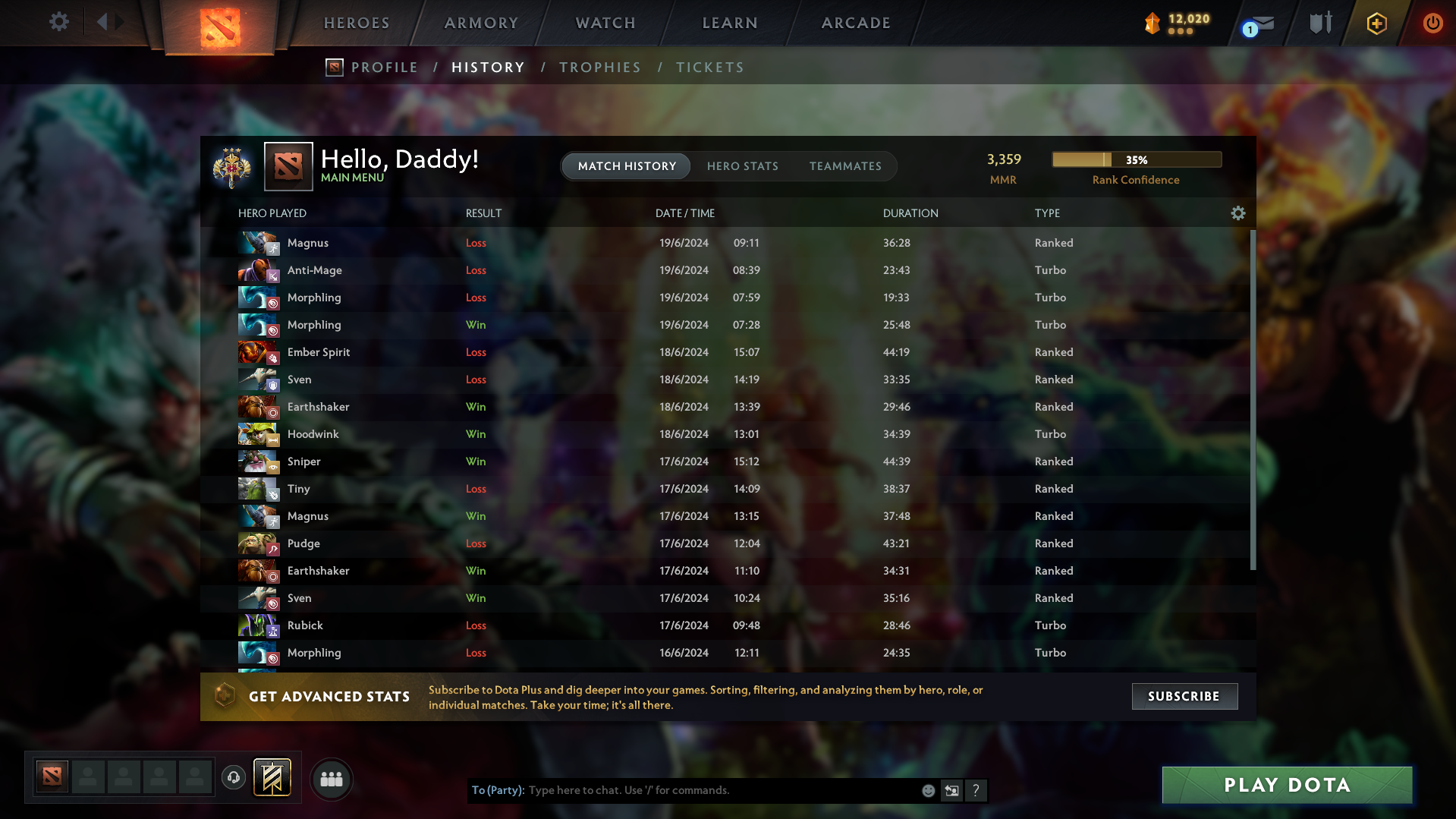The width and height of the screenshot is (1456, 819).
Task: Open the TROPHIES section
Action: pos(599,67)
